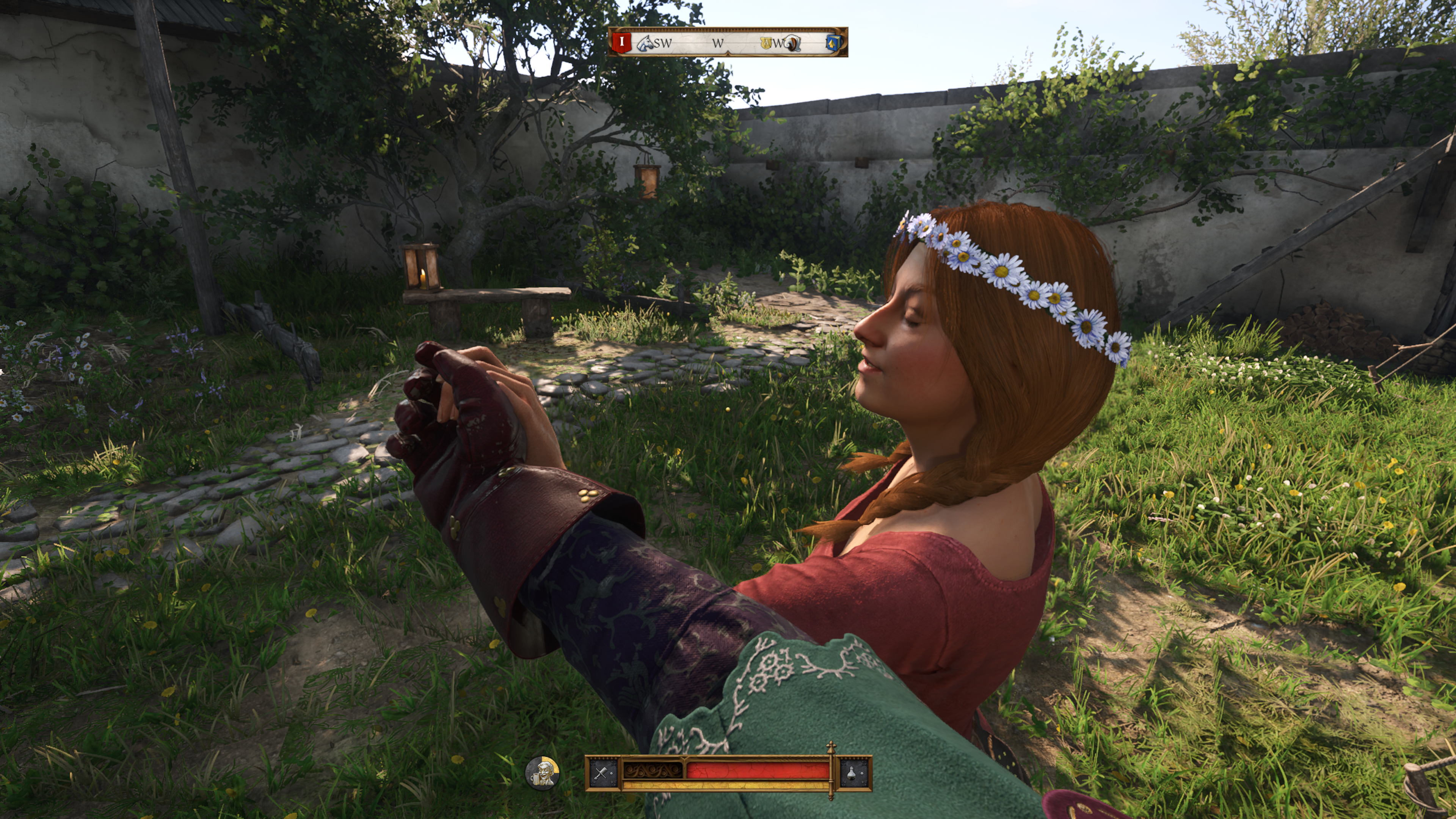Select the white hood compass marker
Viewport: 1456px width, 819px height.
pos(793,43)
